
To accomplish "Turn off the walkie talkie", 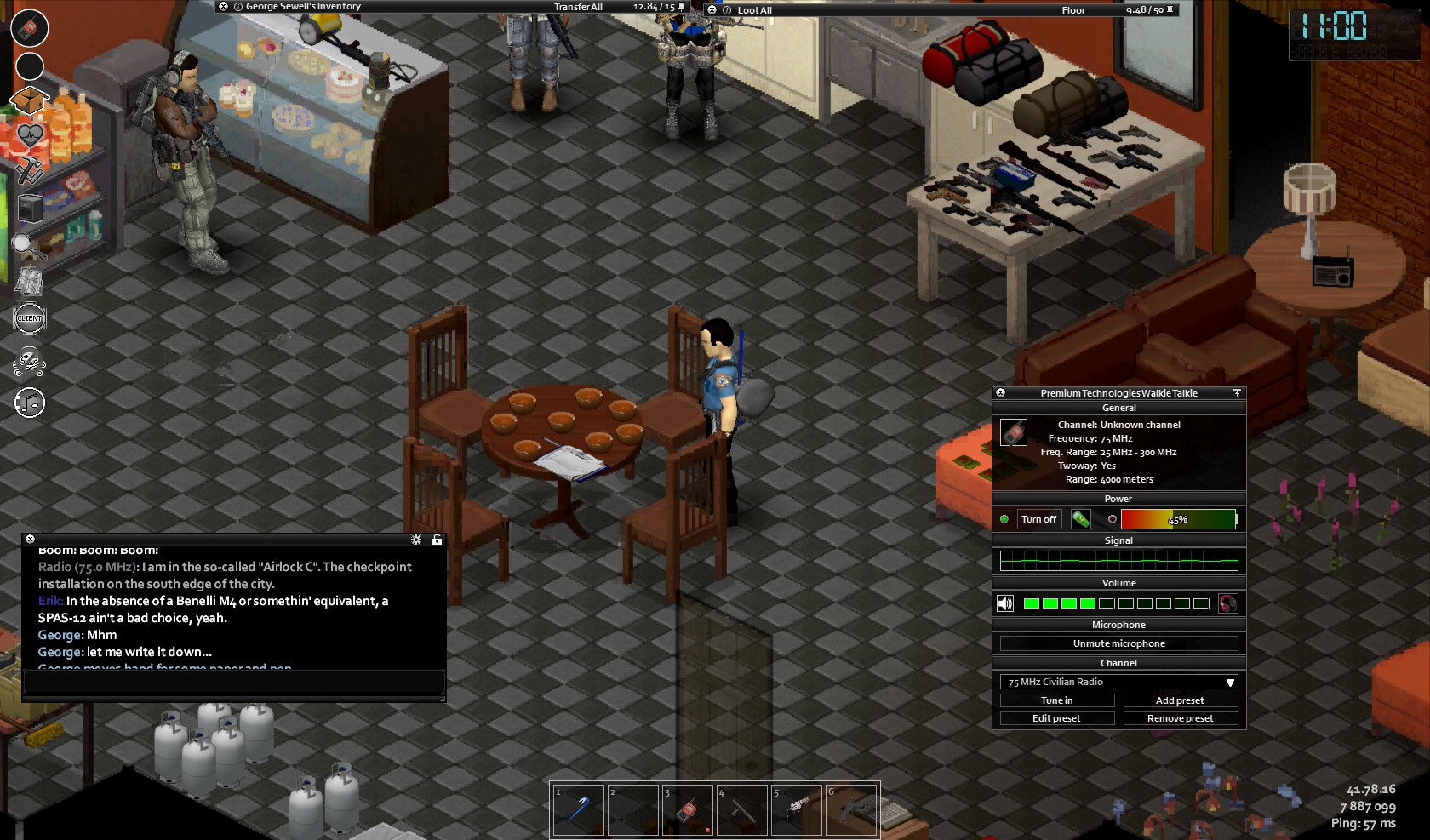I will tap(1038, 519).
